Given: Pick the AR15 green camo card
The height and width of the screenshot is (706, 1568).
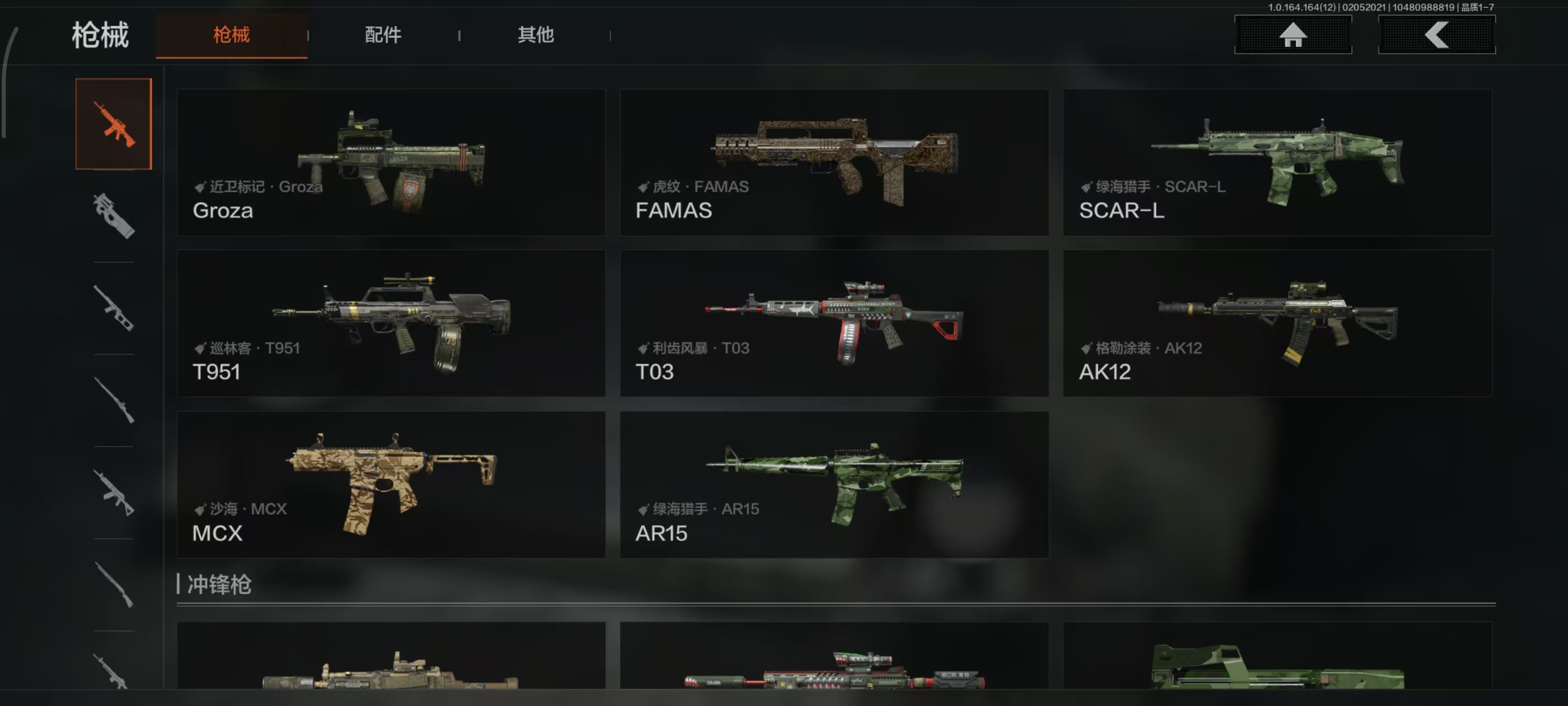Looking at the screenshot, I should click(x=834, y=485).
